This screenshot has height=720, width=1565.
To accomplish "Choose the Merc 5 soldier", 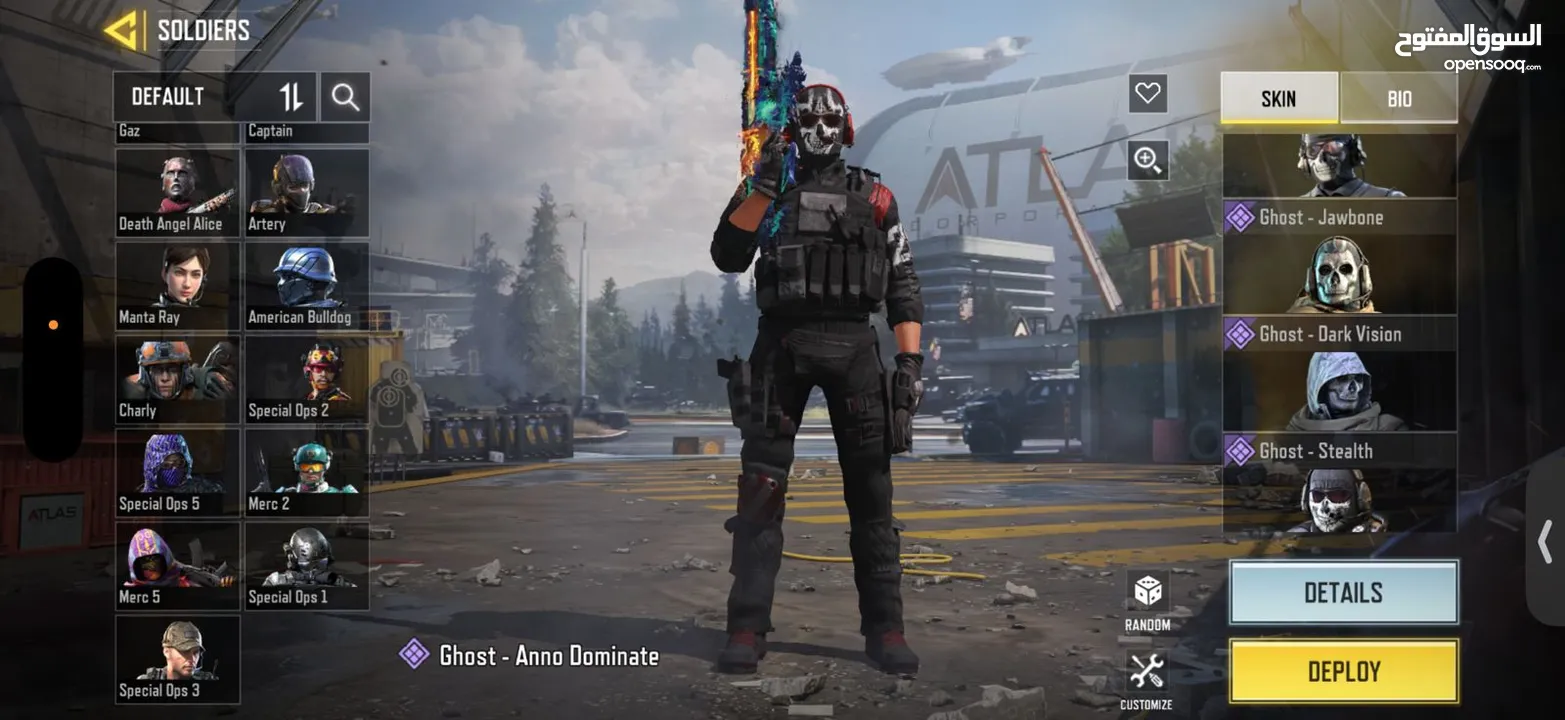I will click(x=177, y=566).
